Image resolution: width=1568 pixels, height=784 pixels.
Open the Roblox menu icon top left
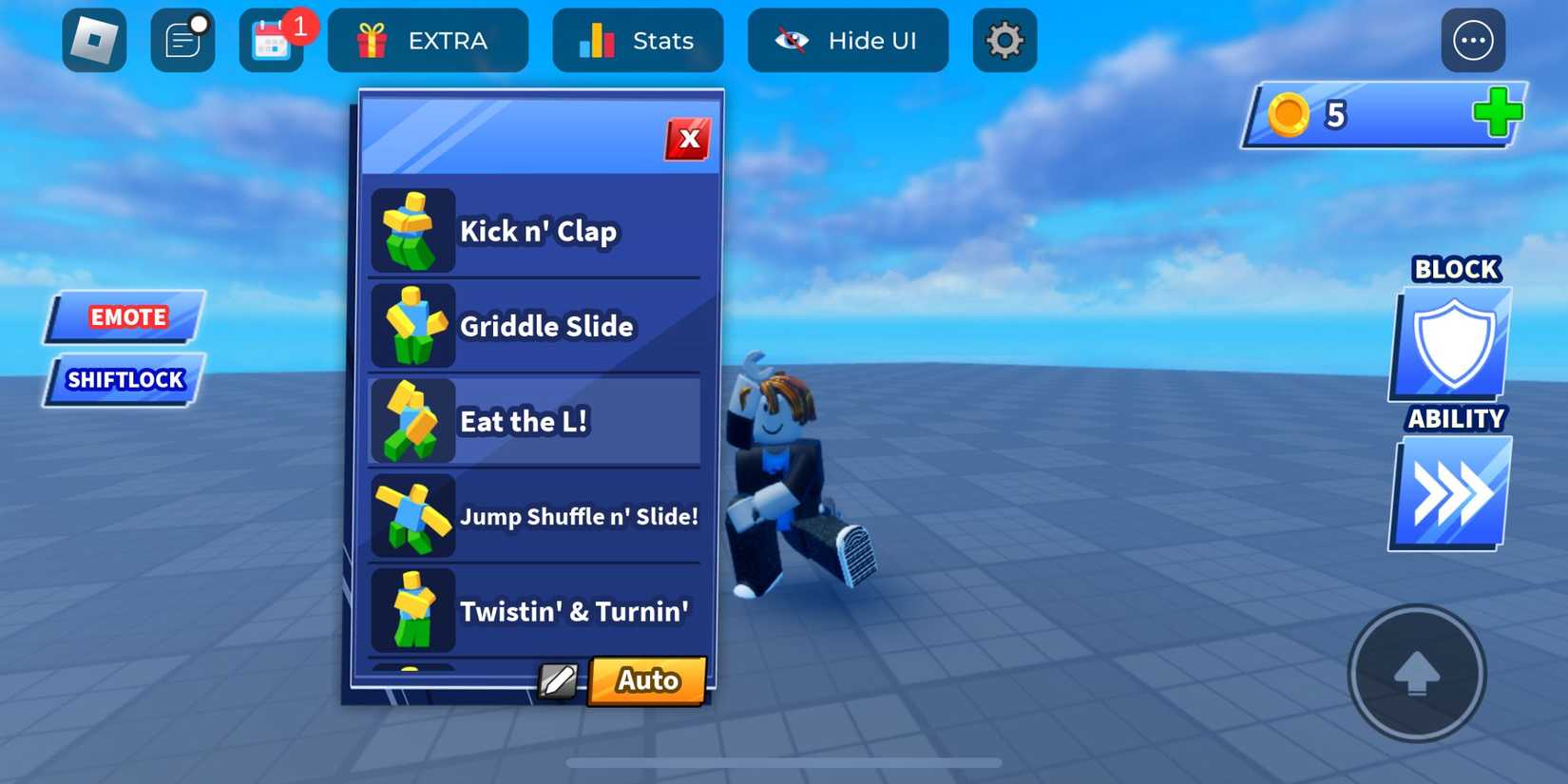(94, 40)
